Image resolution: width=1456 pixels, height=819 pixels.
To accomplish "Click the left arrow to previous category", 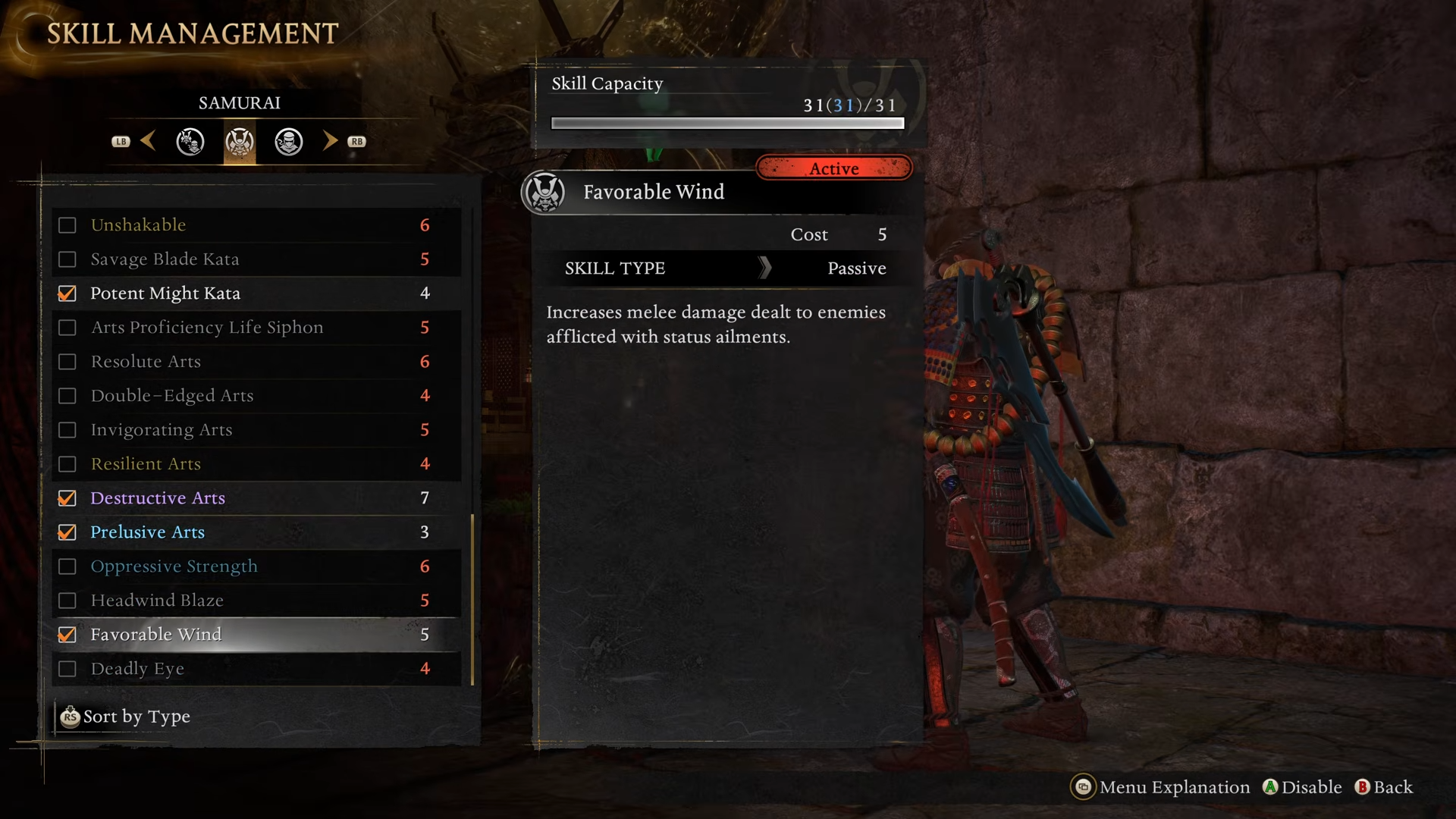I will [x=148, y=141].
